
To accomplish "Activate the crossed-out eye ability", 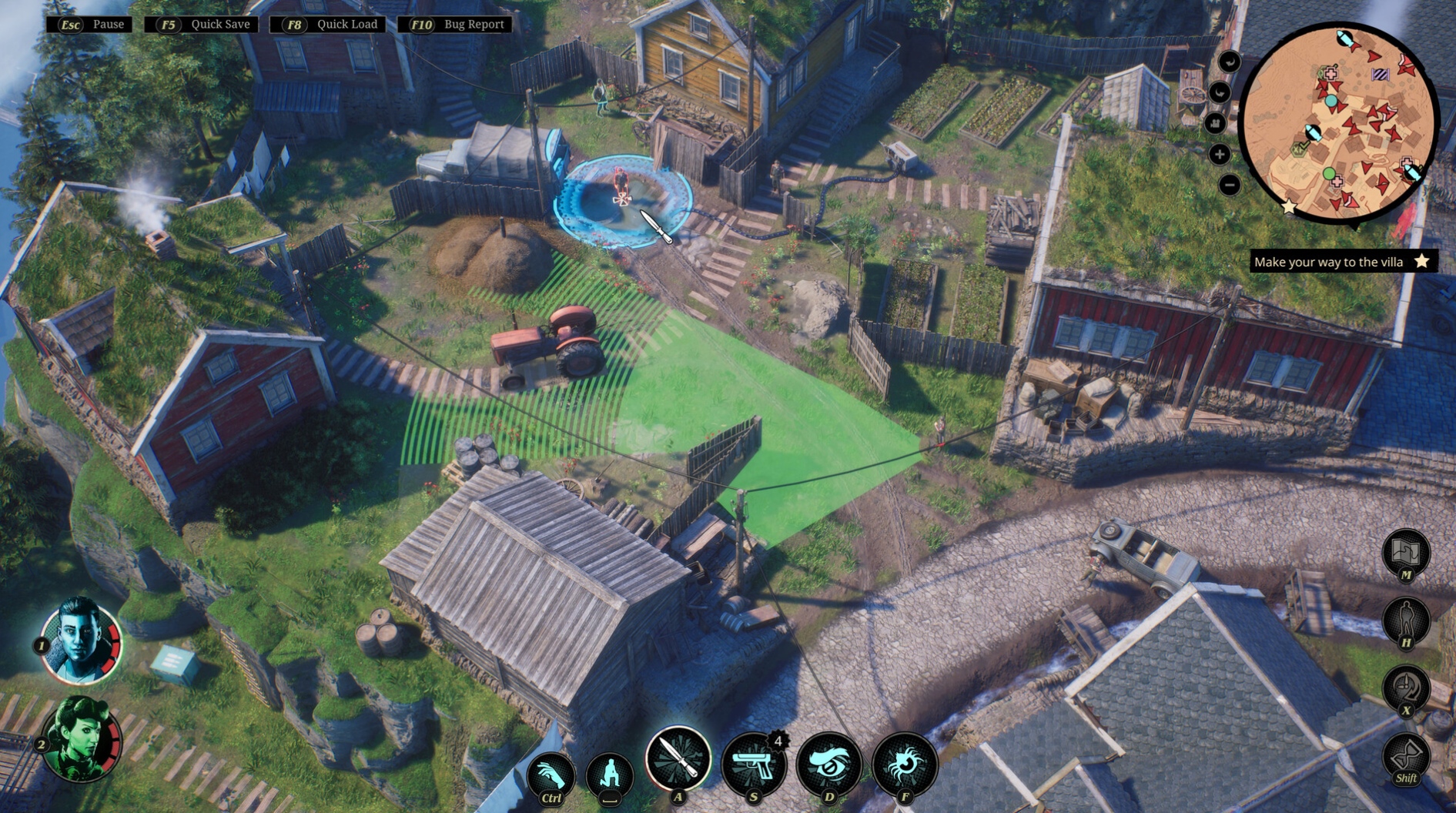I will [828, 763].
